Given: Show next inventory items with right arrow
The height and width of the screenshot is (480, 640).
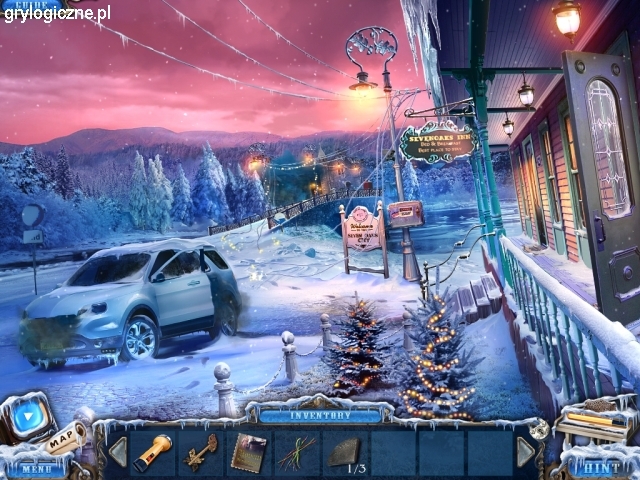Looking at the screenshot, I should [x=525, y=452].
